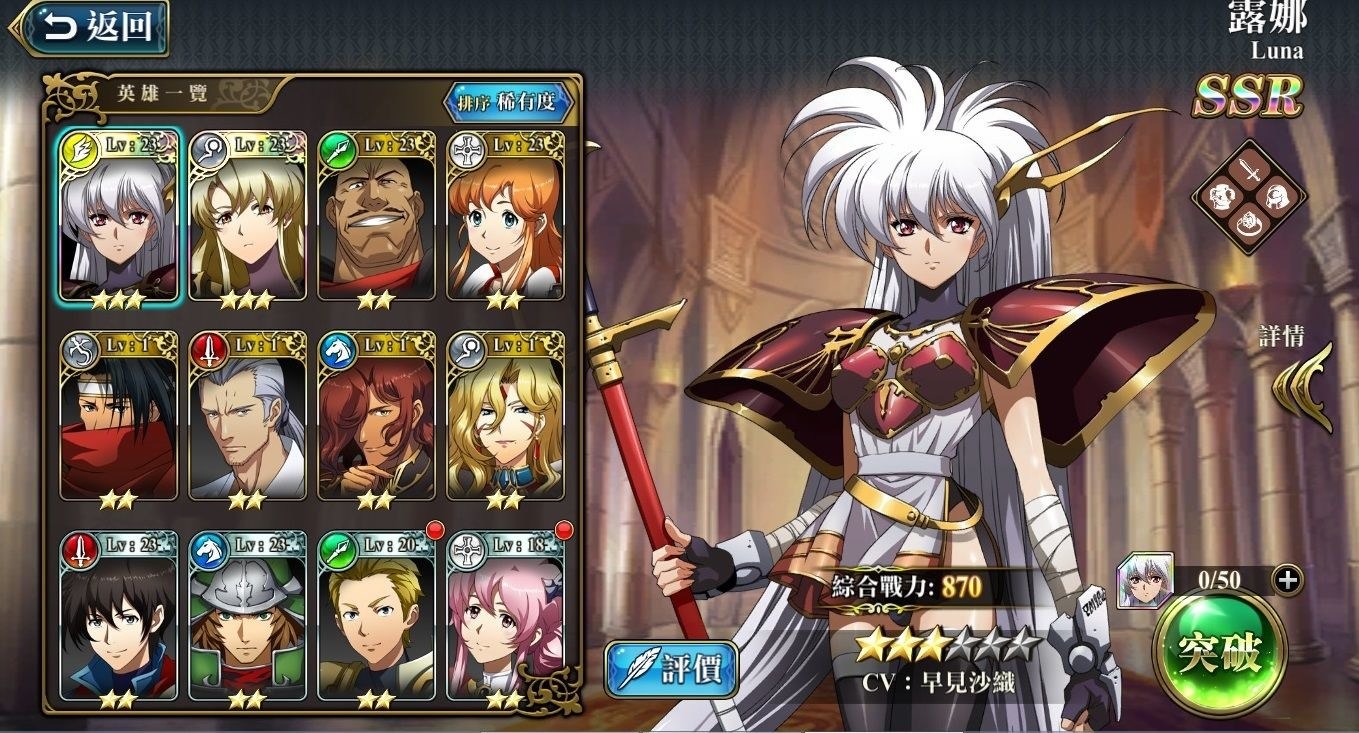Open the helmet armor icon near SSR badge
The image size is (1359, 733).
coord(1279,195)
